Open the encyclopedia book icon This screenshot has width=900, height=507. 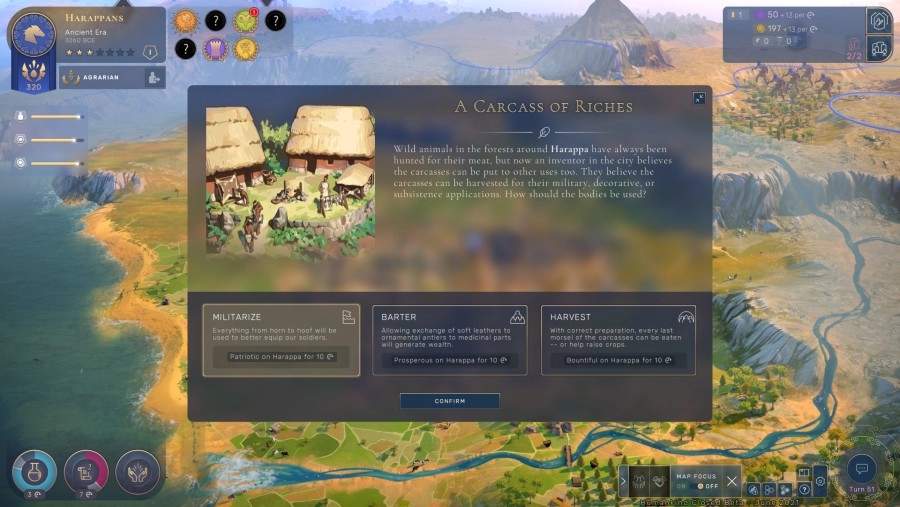803,473
